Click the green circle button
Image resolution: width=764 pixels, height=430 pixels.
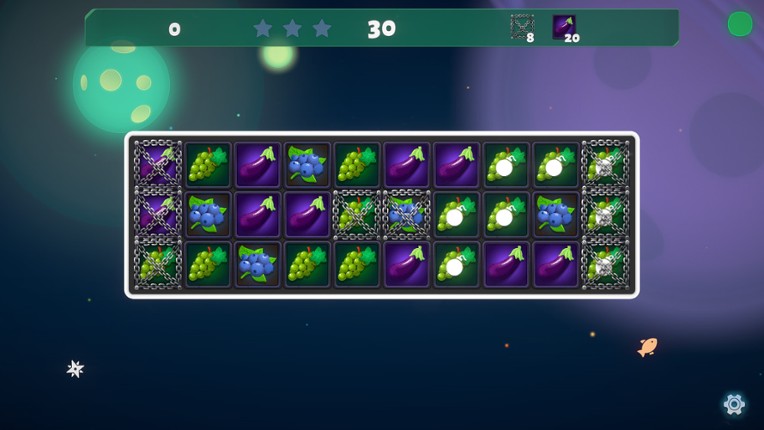point(739,24)
